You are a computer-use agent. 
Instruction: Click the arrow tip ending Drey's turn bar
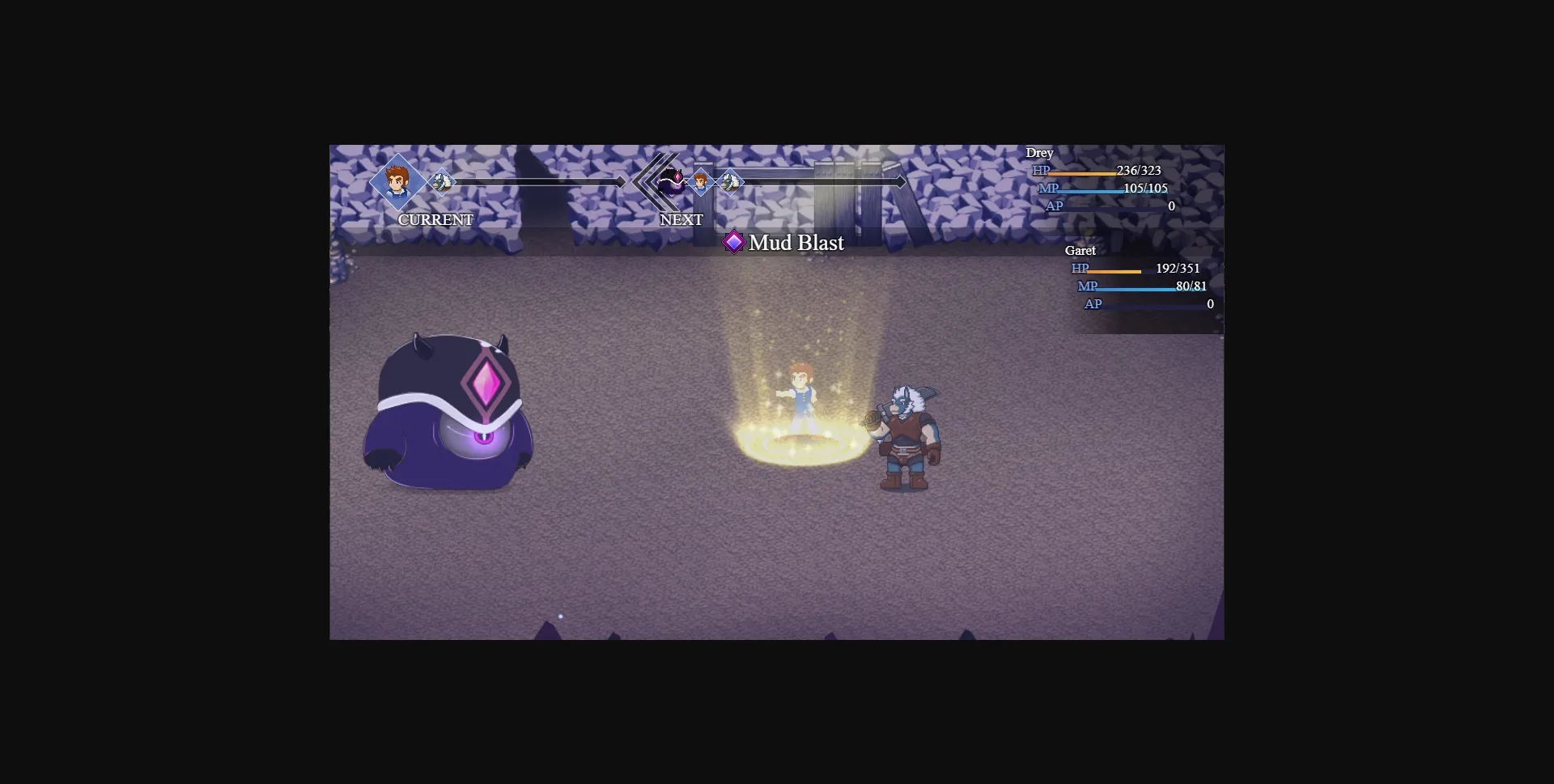[x=620, y=182]
